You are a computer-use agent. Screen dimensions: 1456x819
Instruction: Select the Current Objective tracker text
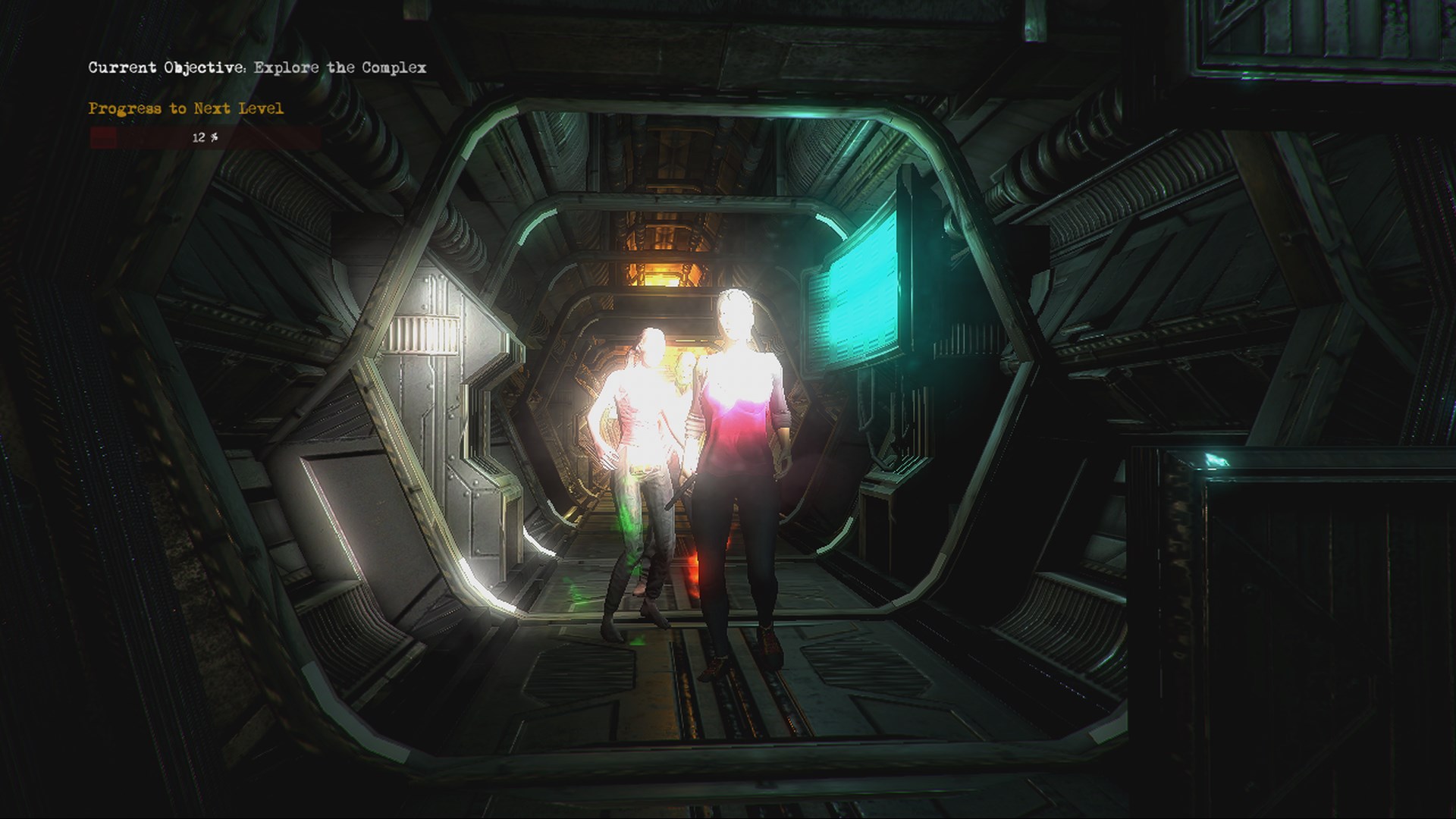coord(257,67)
